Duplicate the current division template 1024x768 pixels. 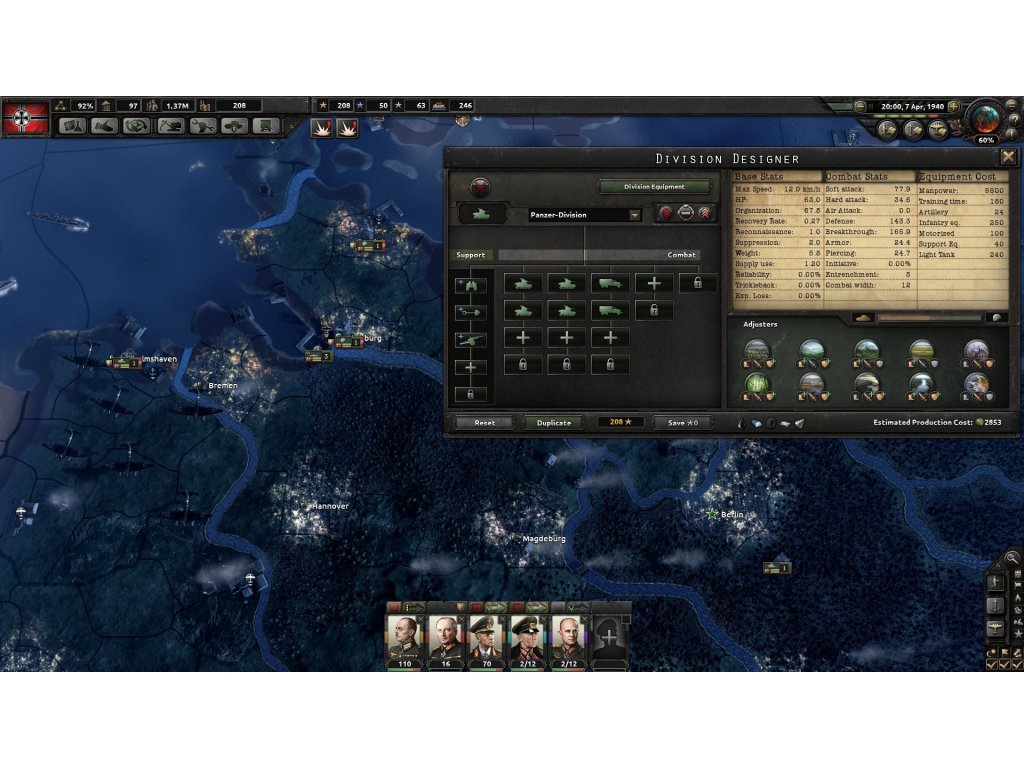point(553,423)
